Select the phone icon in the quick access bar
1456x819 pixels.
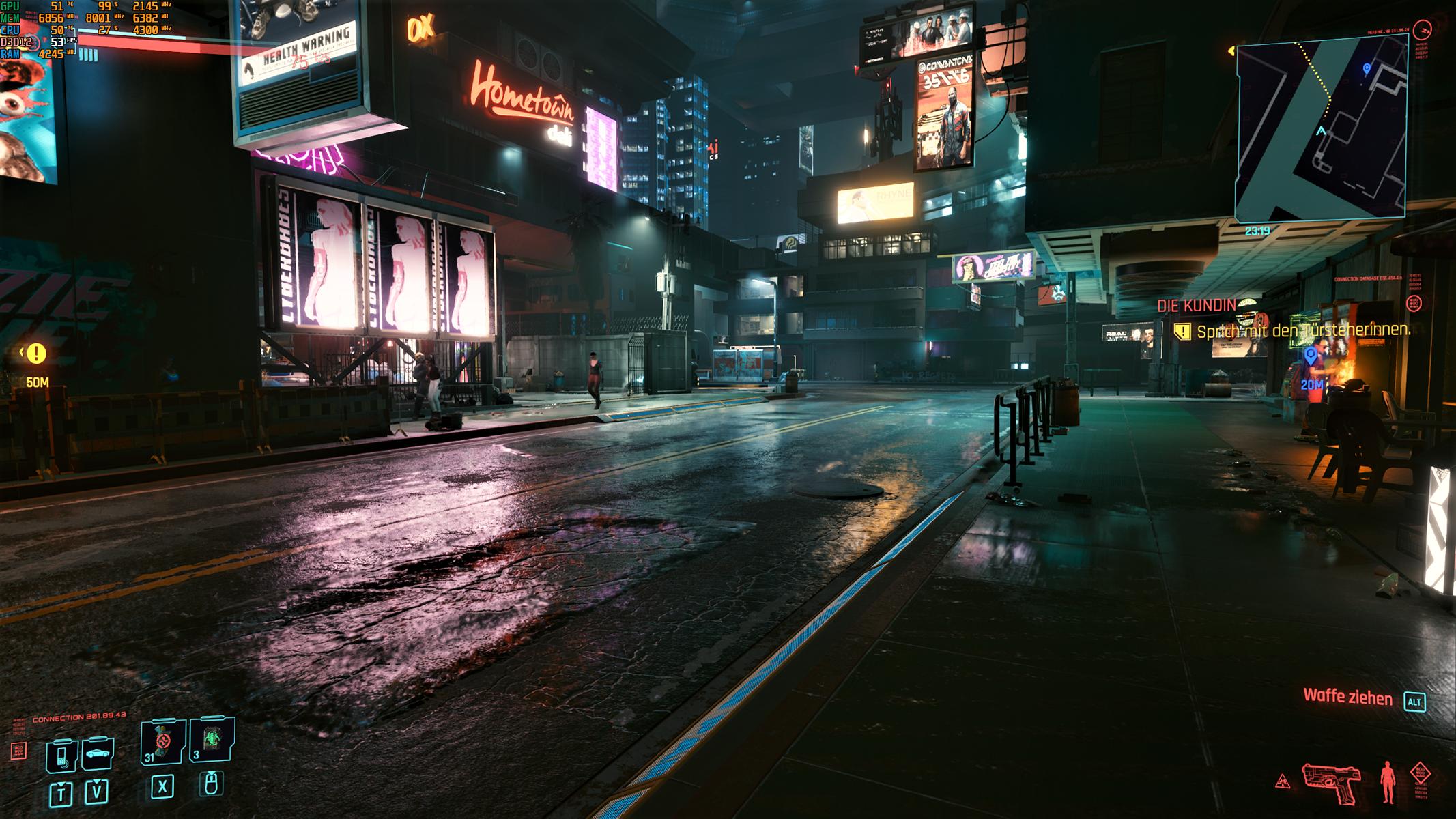click(x=61, y=755)
